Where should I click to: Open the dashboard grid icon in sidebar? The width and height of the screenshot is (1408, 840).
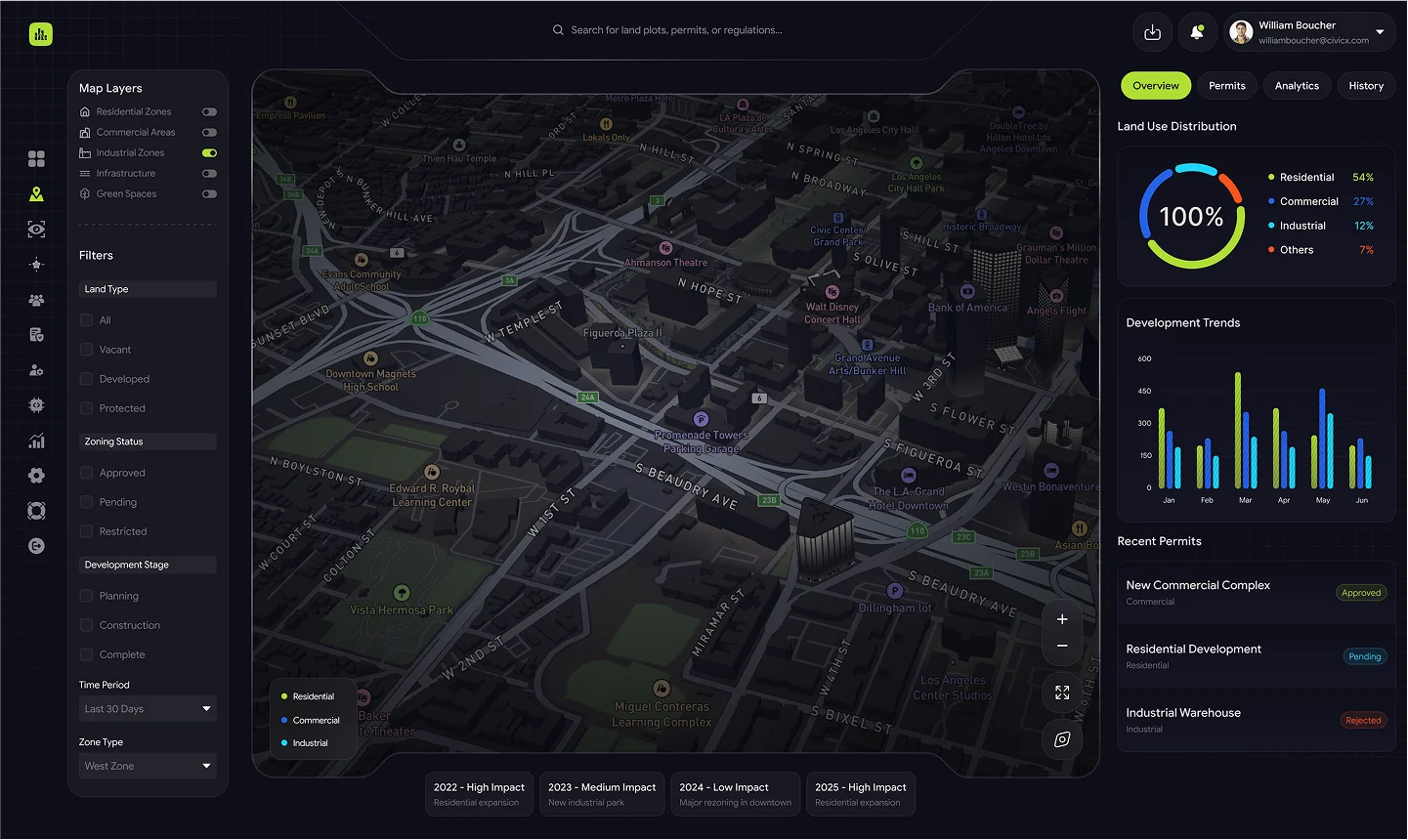36,156
